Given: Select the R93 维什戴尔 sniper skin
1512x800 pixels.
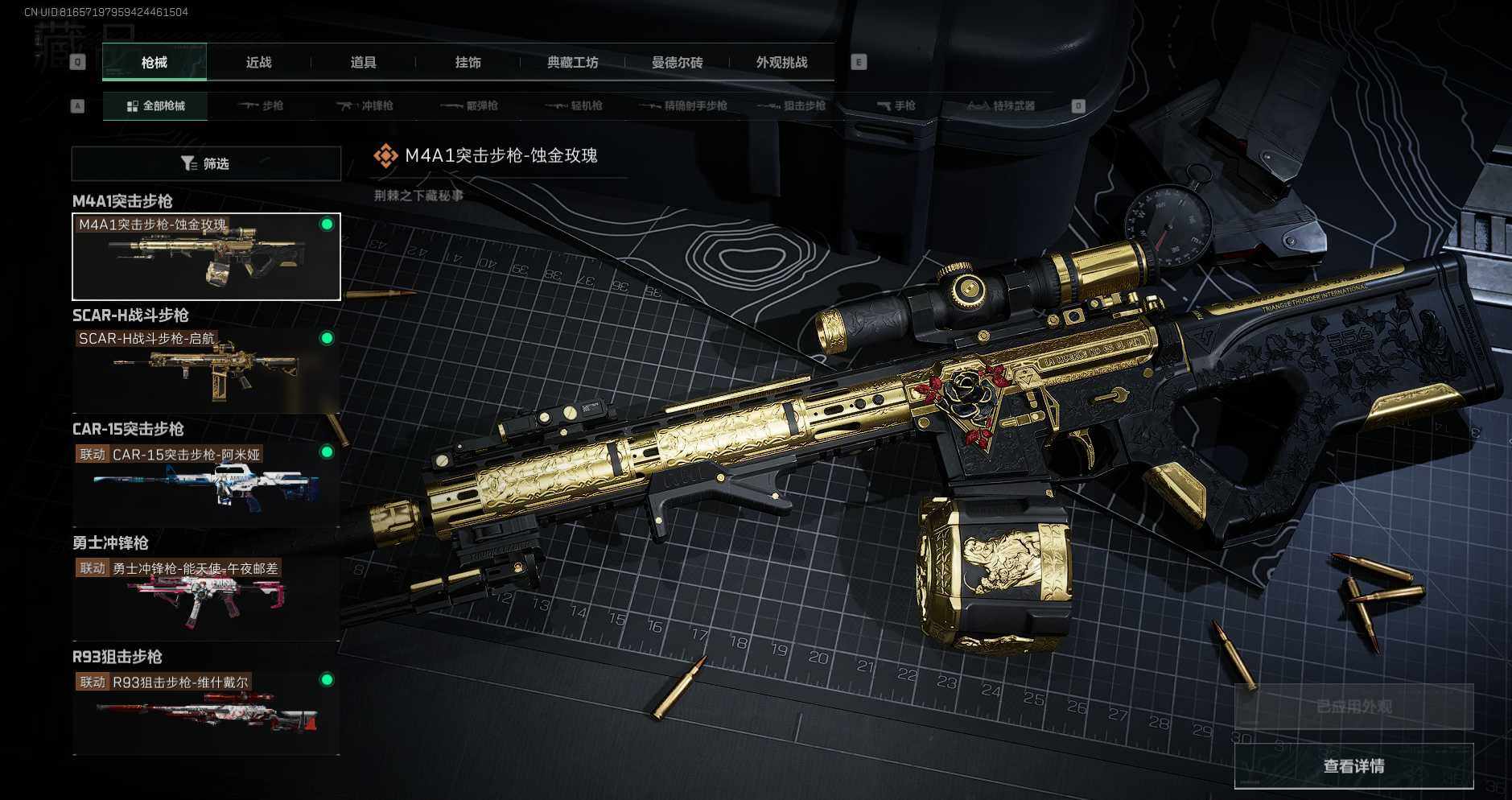Looking at the screenshot, I should click(206, 712).
